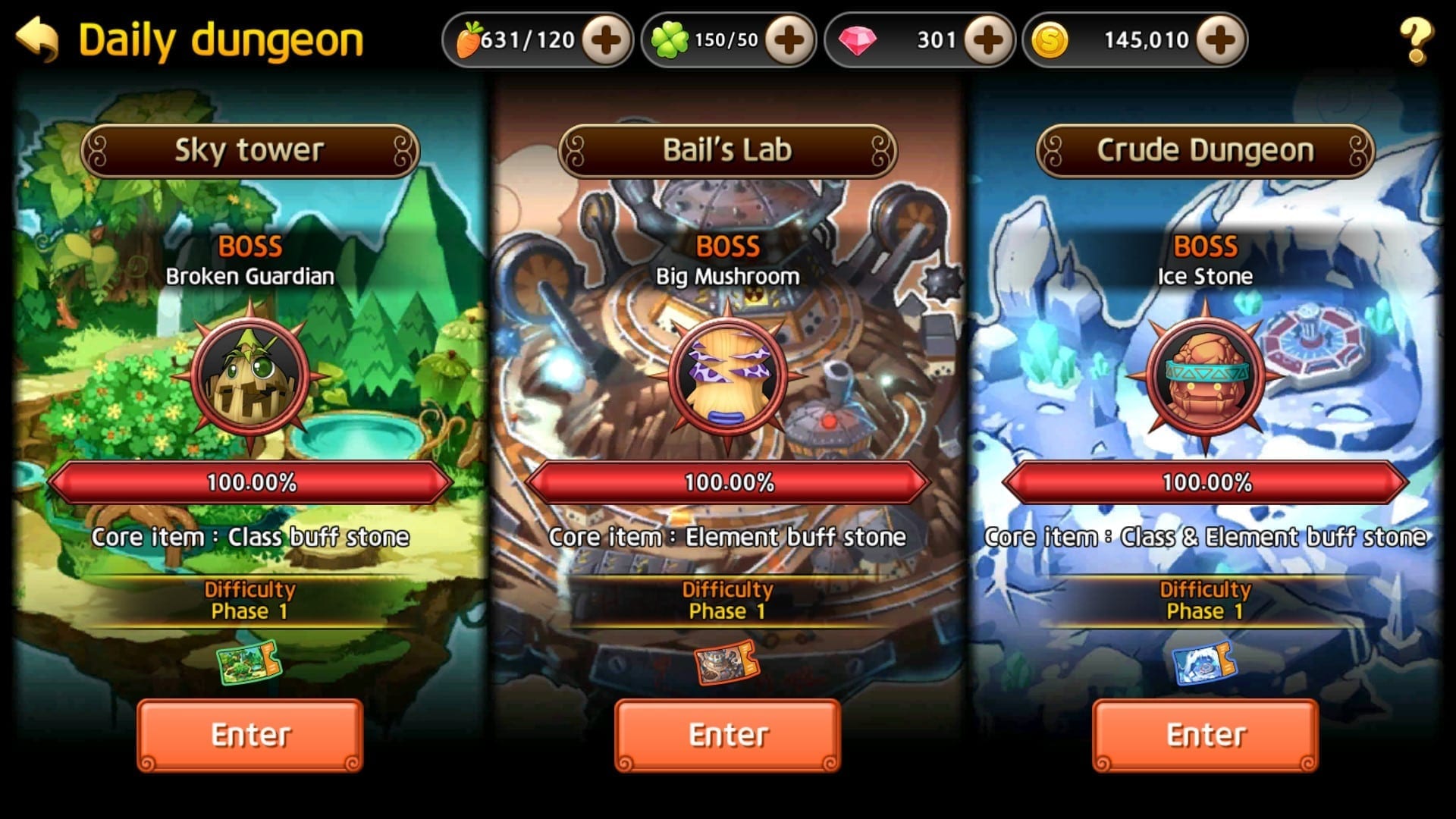Go back using the yellow arrow
The image size is (1456, 819).
(x=38, y=39)
